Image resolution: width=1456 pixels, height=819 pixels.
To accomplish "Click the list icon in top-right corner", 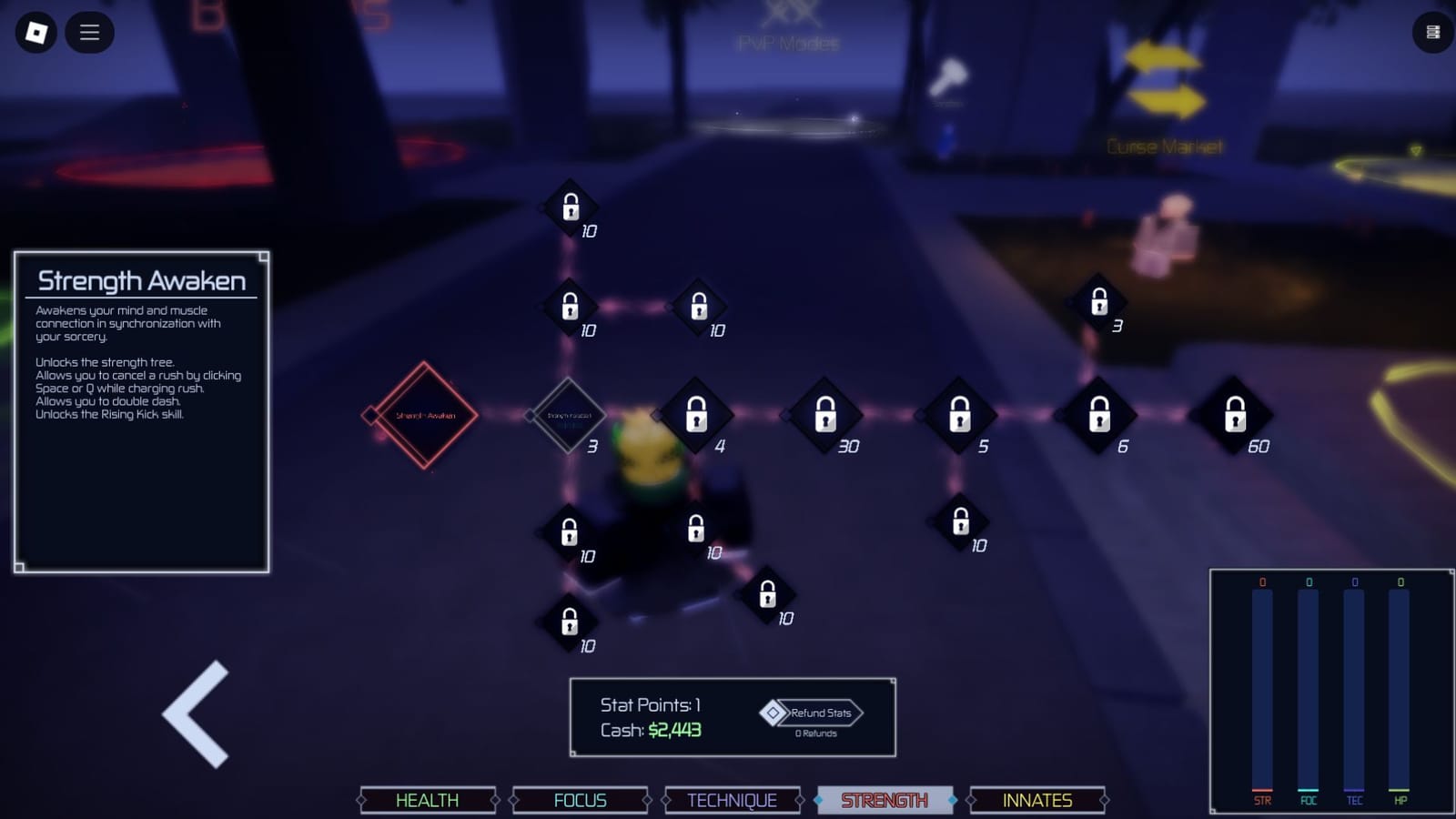I will 1435,33.
